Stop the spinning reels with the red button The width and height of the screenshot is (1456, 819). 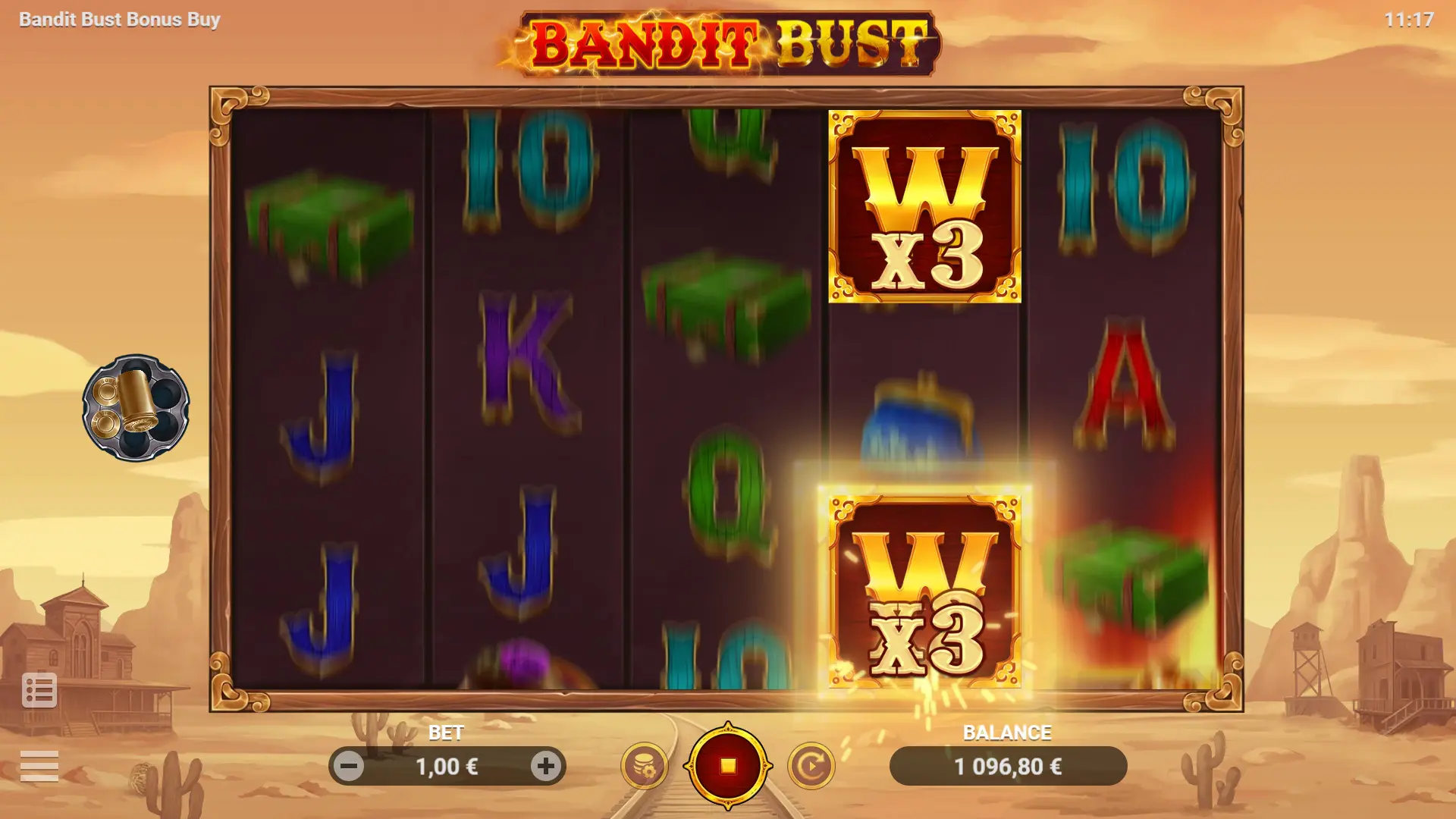728,766
